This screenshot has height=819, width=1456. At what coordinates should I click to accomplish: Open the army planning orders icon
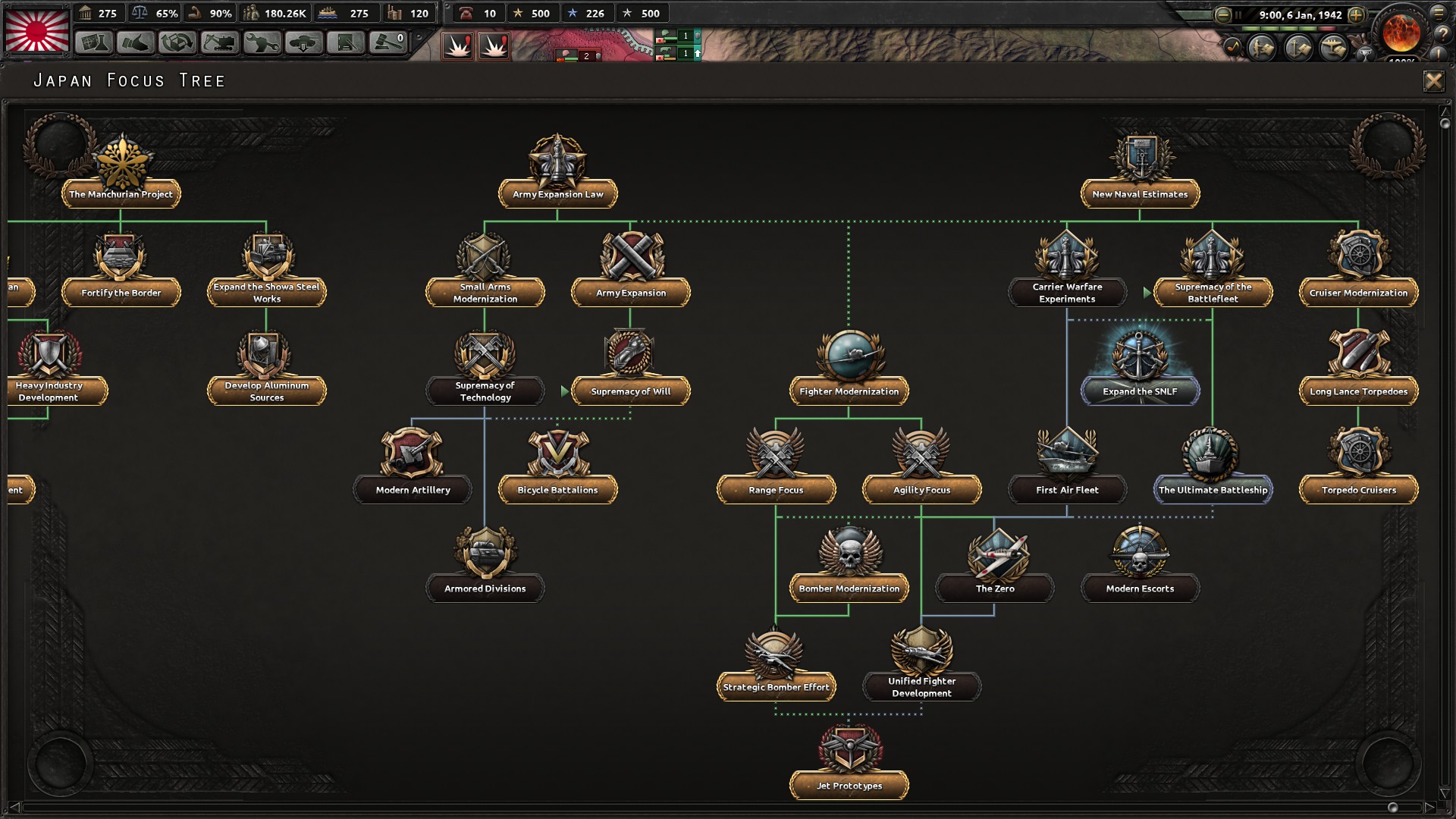[x=1260, y=49]
